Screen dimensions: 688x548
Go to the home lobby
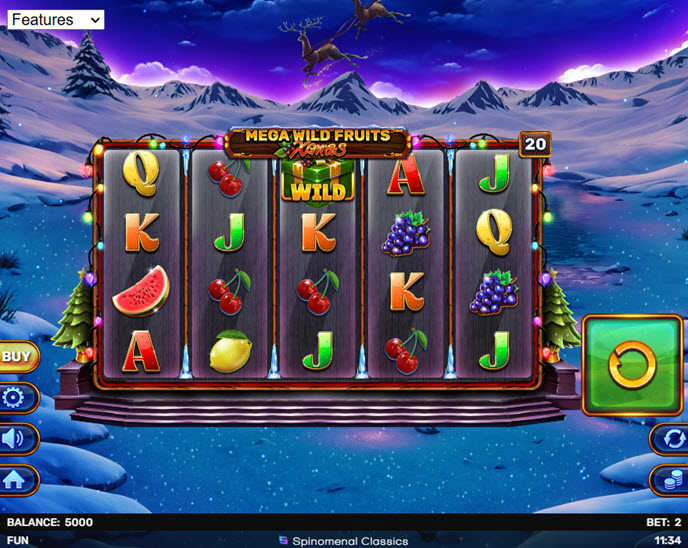[16, 480]
